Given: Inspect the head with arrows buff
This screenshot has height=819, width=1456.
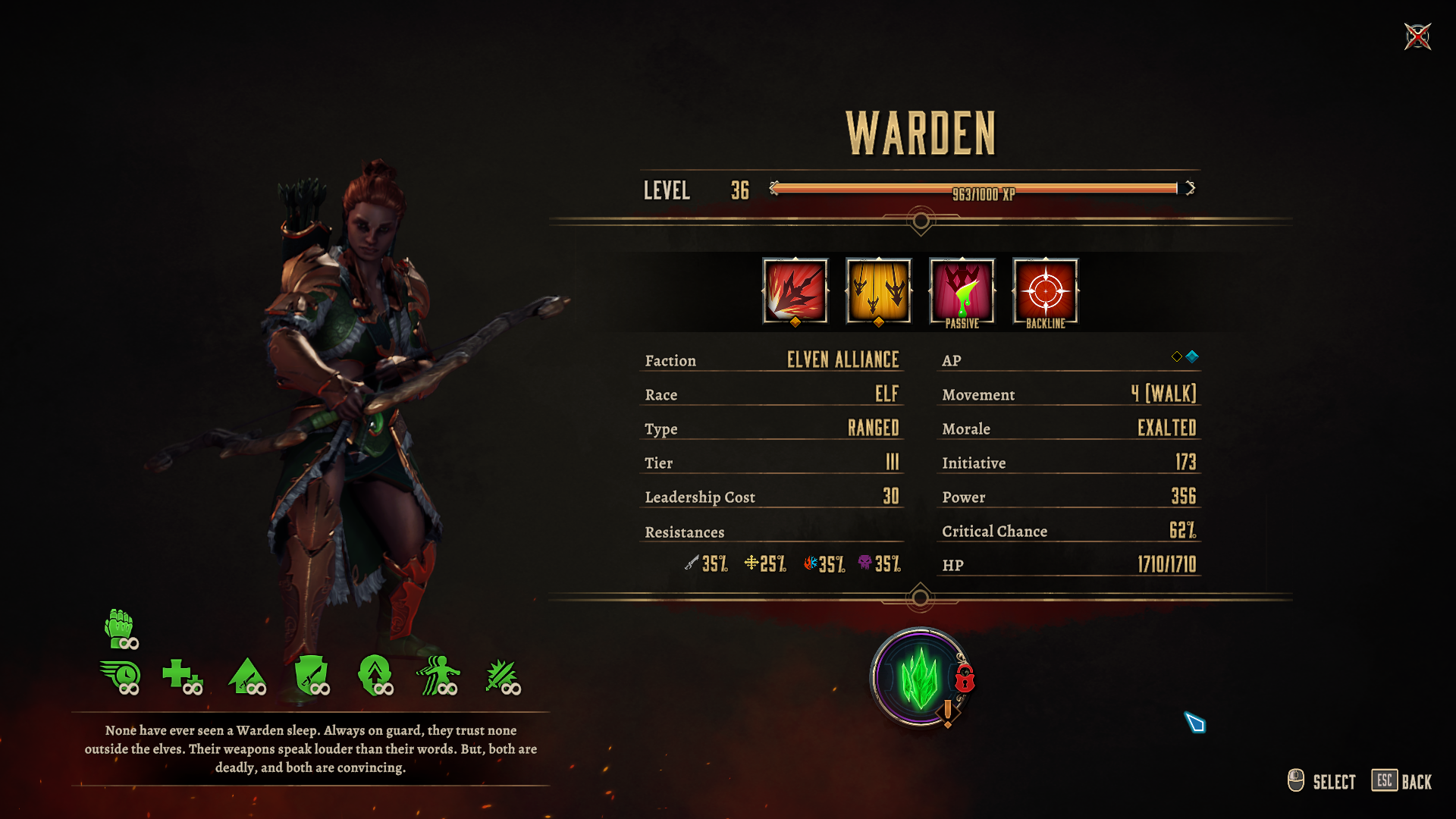Looking at the screenshot, I should 375,675.
